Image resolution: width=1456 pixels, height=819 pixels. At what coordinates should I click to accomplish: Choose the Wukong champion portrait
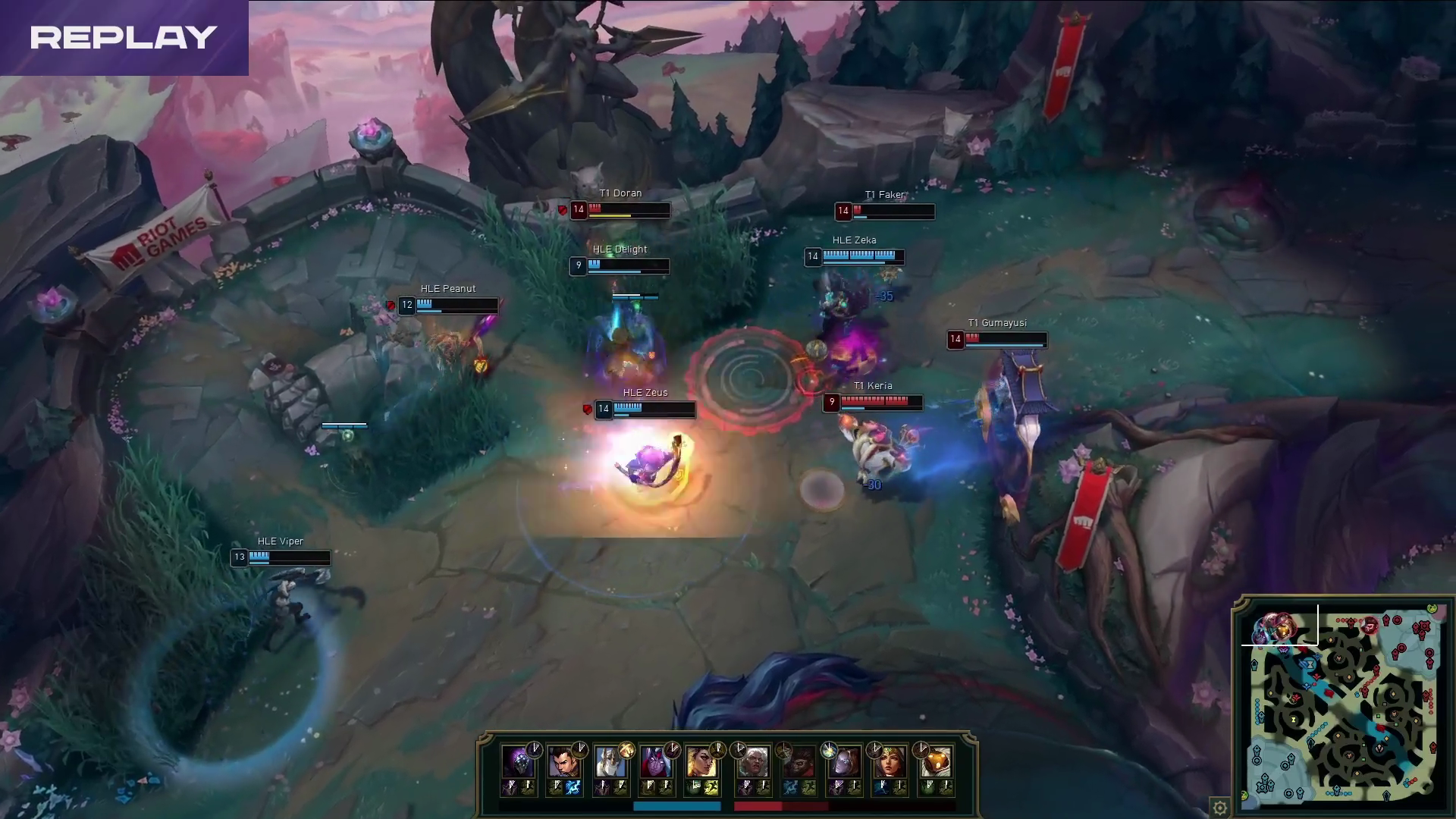799,762
